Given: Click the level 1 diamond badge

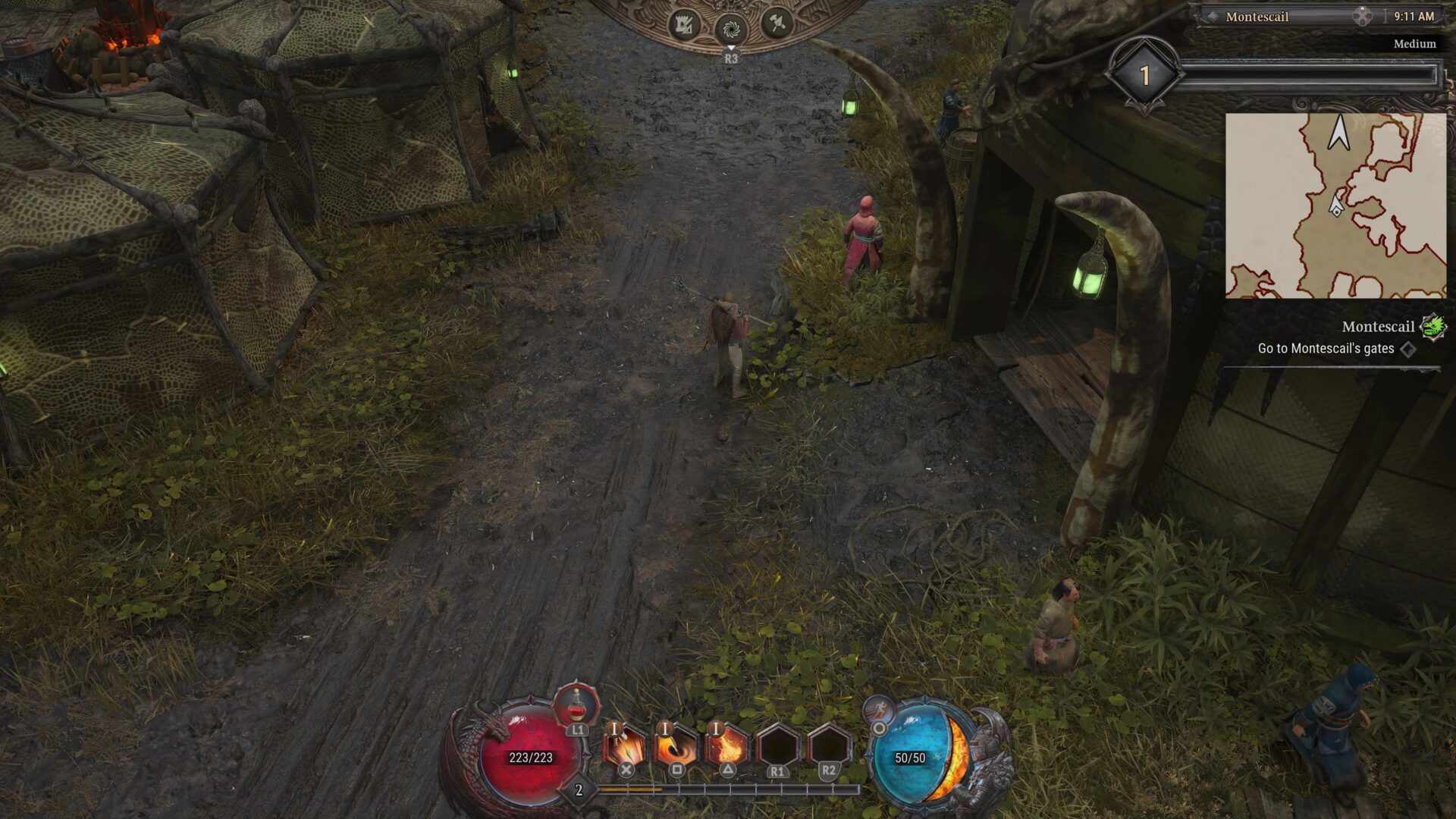Looking at the screenshot, I should (1144, 74).
